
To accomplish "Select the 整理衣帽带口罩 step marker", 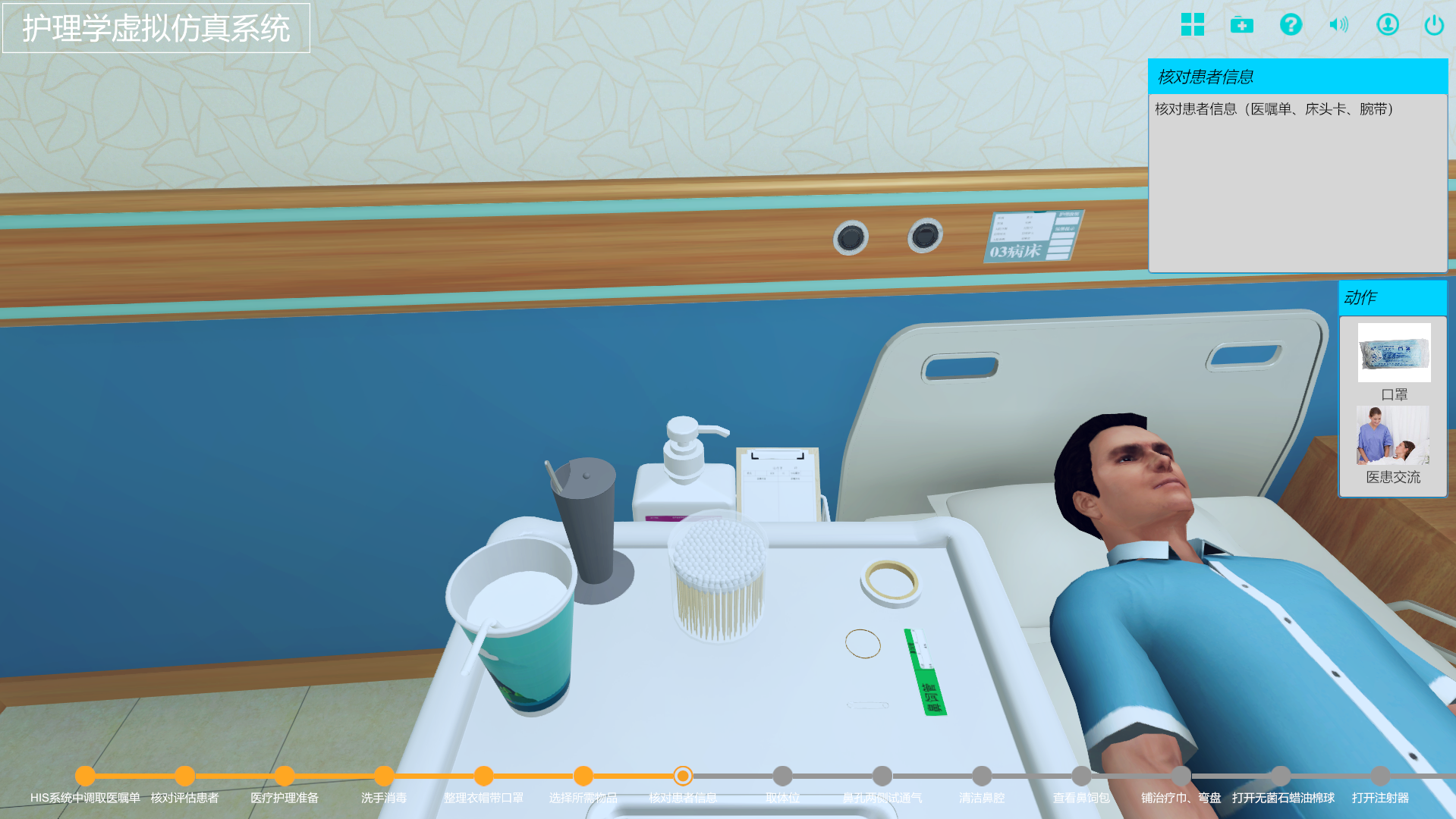I will 483,776.
